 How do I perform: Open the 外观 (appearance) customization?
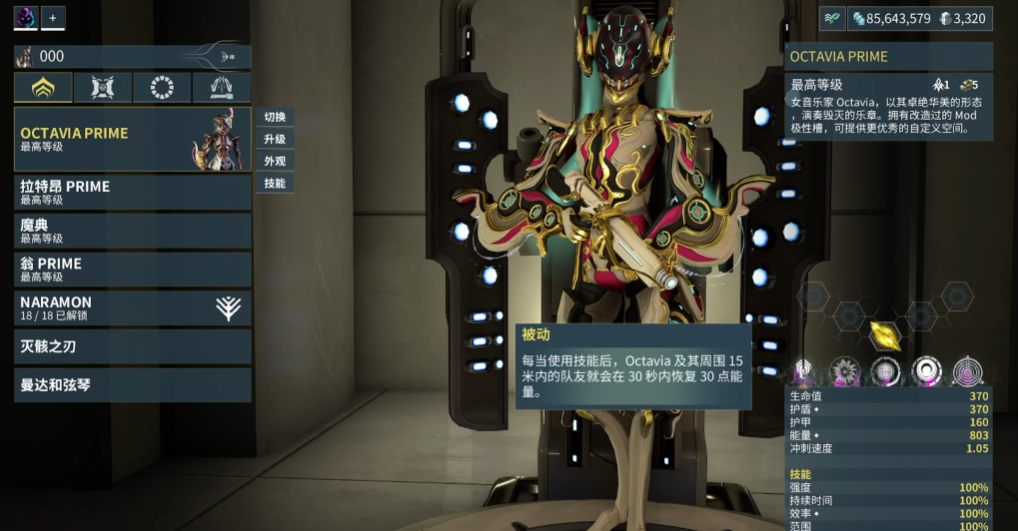point(275,161)
